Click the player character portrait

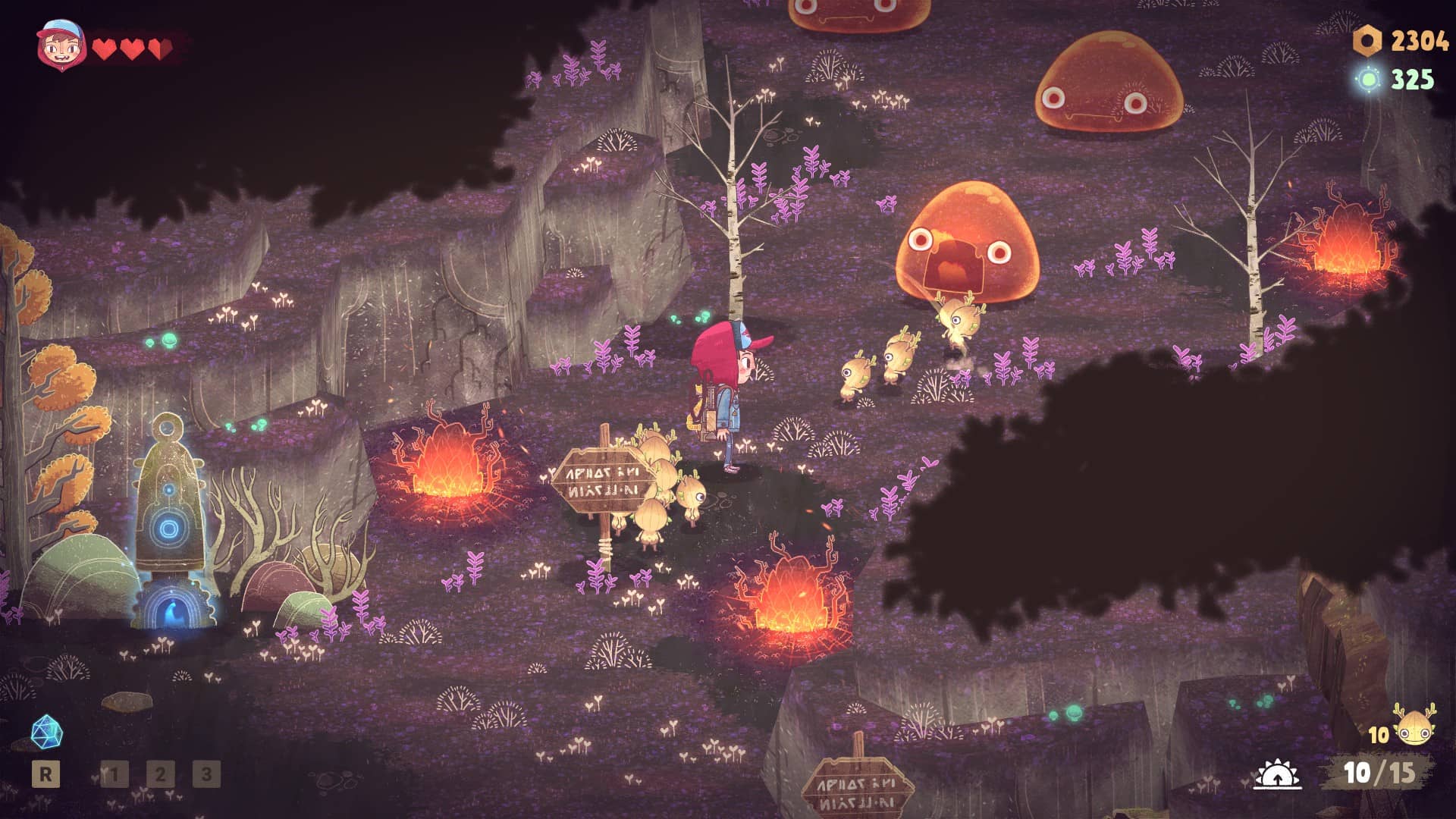tap(61, 46)
